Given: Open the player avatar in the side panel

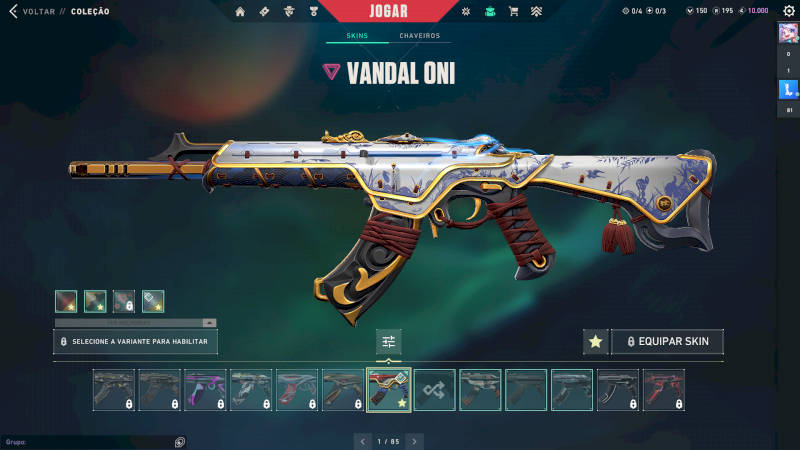Looking at the screenshot, I should (787, 33).
